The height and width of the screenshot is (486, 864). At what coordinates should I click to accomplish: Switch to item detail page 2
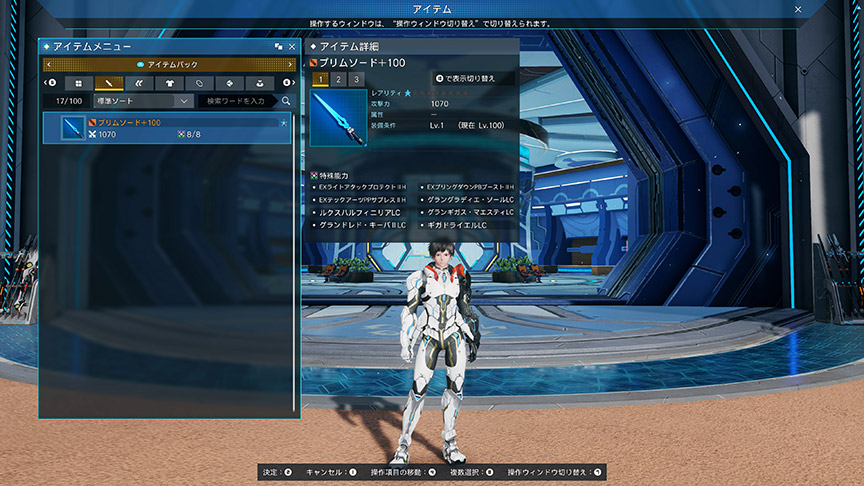[x=338, y=79]
